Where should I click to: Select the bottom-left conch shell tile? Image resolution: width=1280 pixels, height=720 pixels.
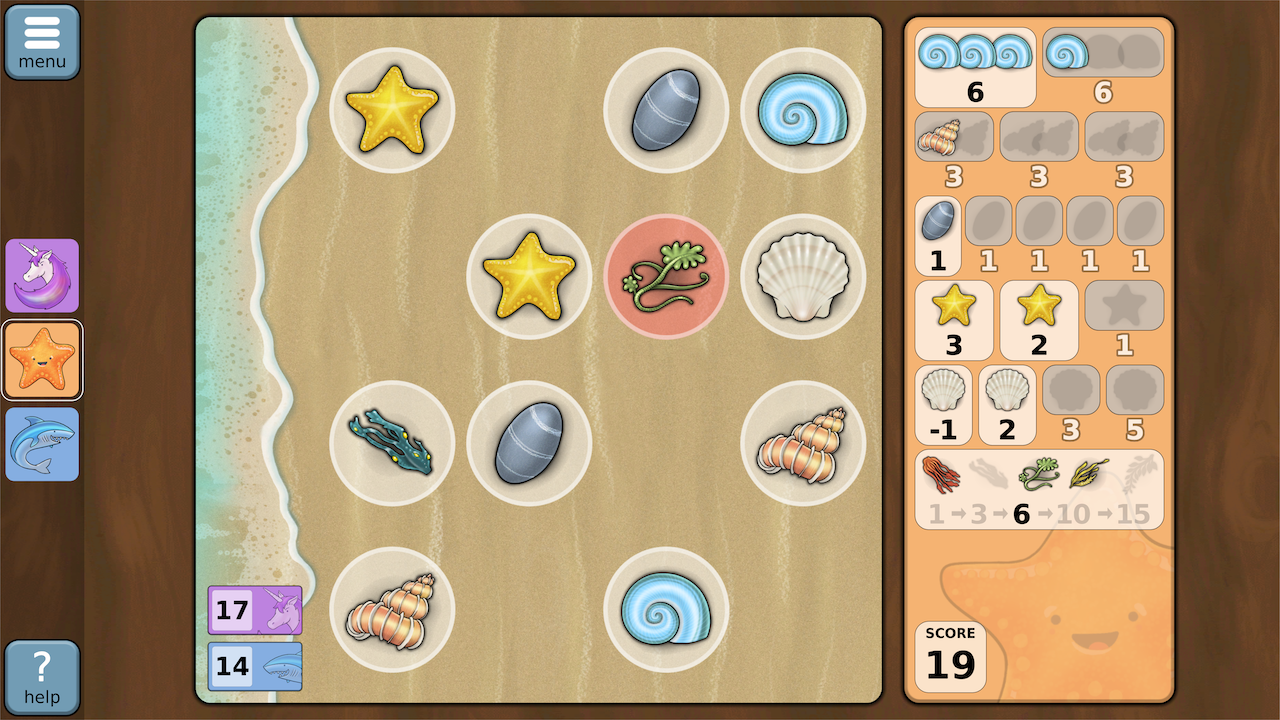(392, 608)
